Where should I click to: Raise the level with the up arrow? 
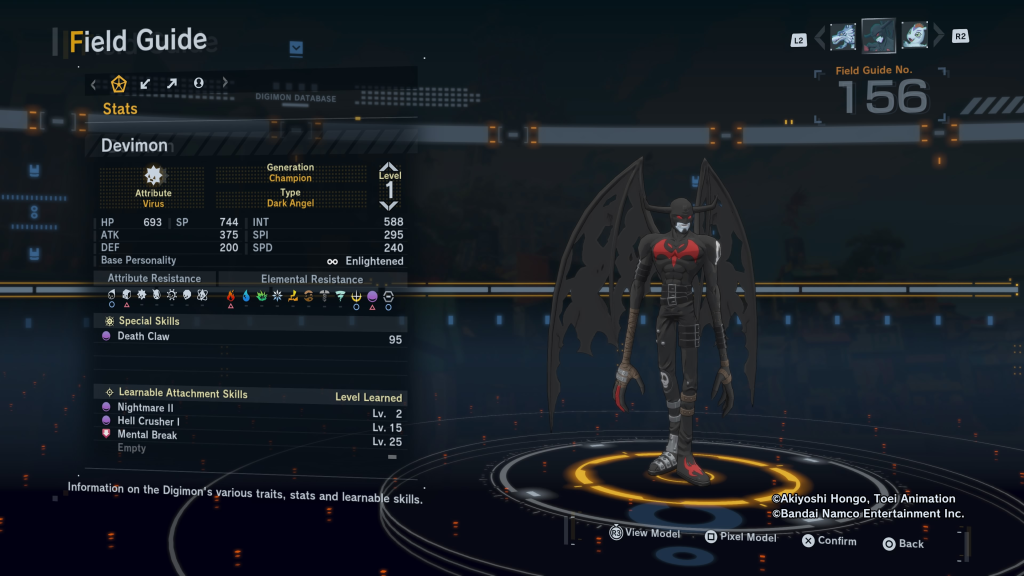389,167
